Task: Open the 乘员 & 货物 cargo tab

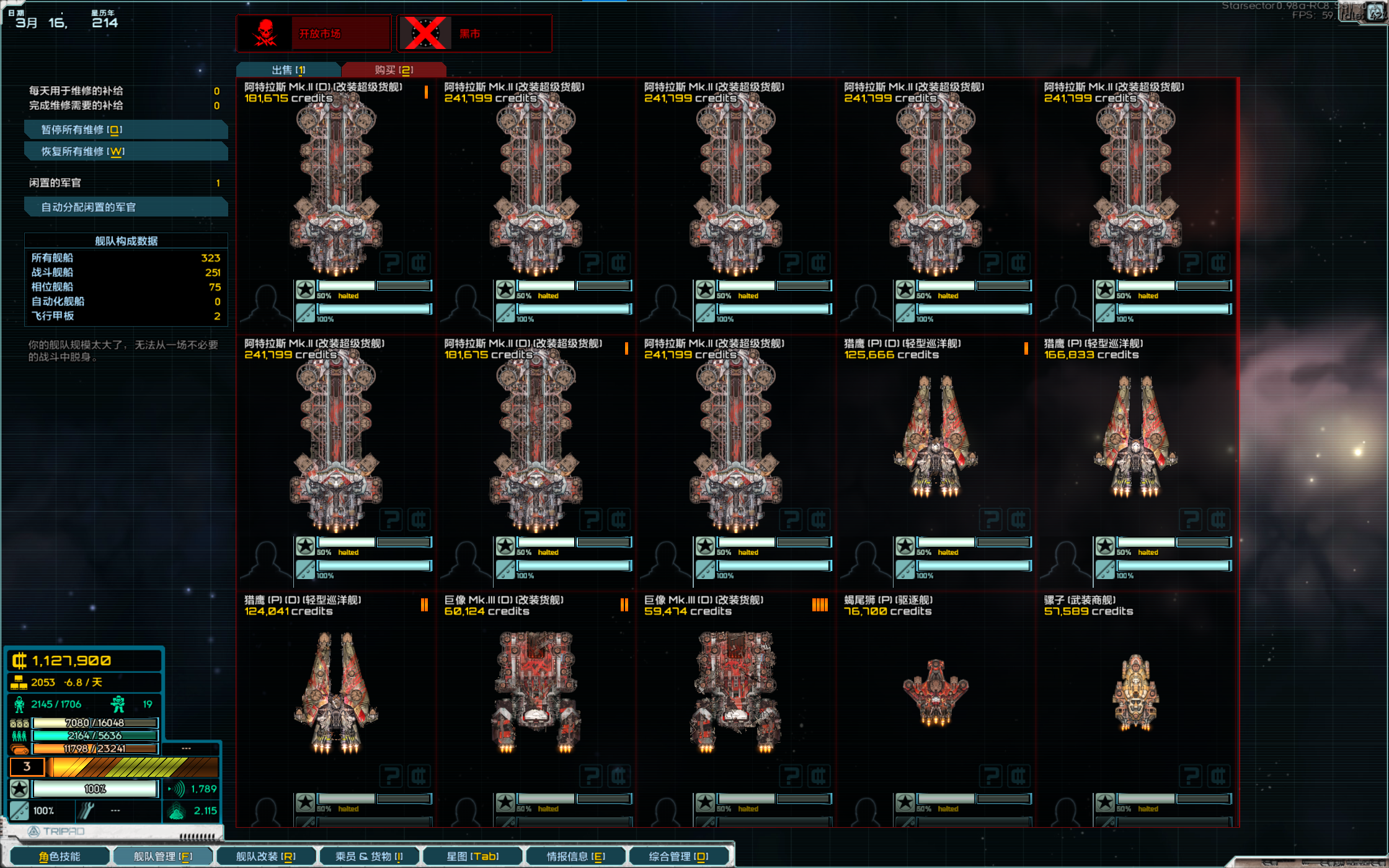Action: 369,856
